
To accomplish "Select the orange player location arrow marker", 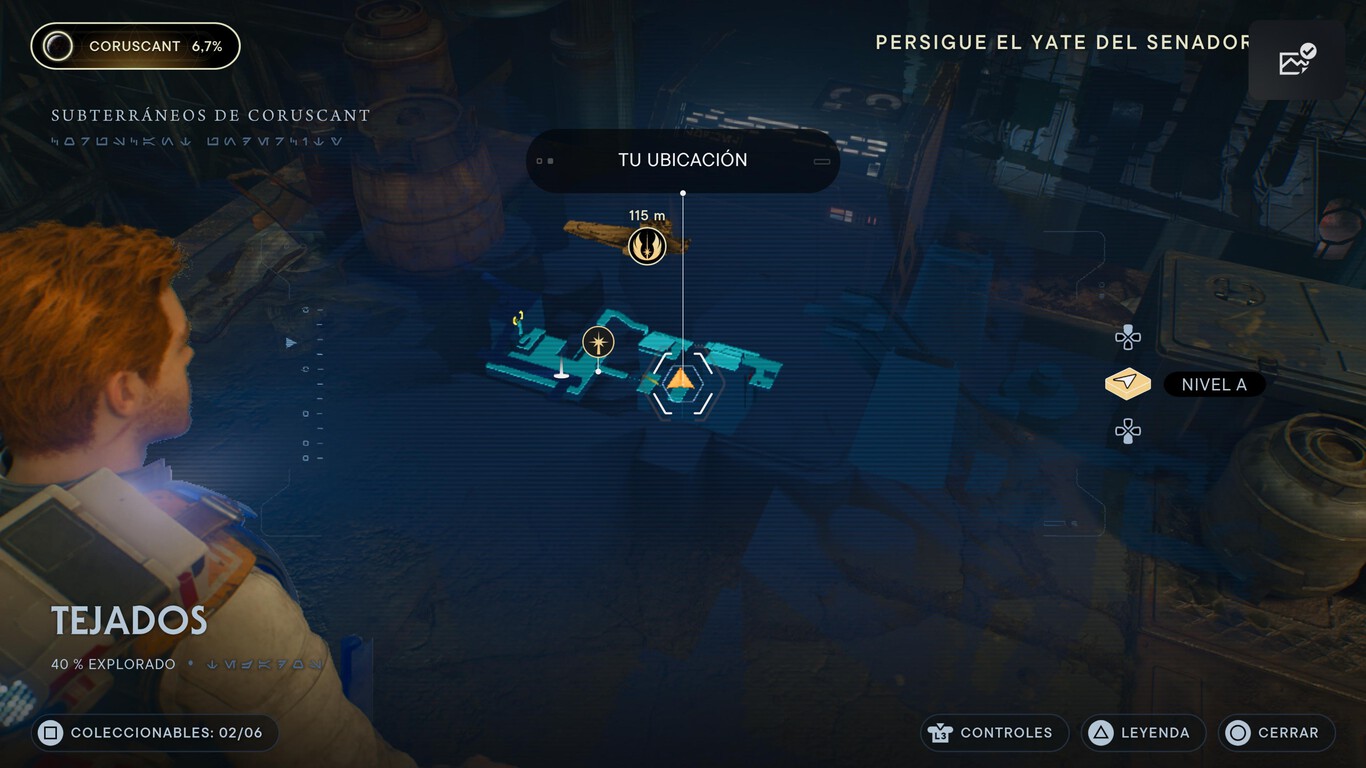I will (681, 382).
